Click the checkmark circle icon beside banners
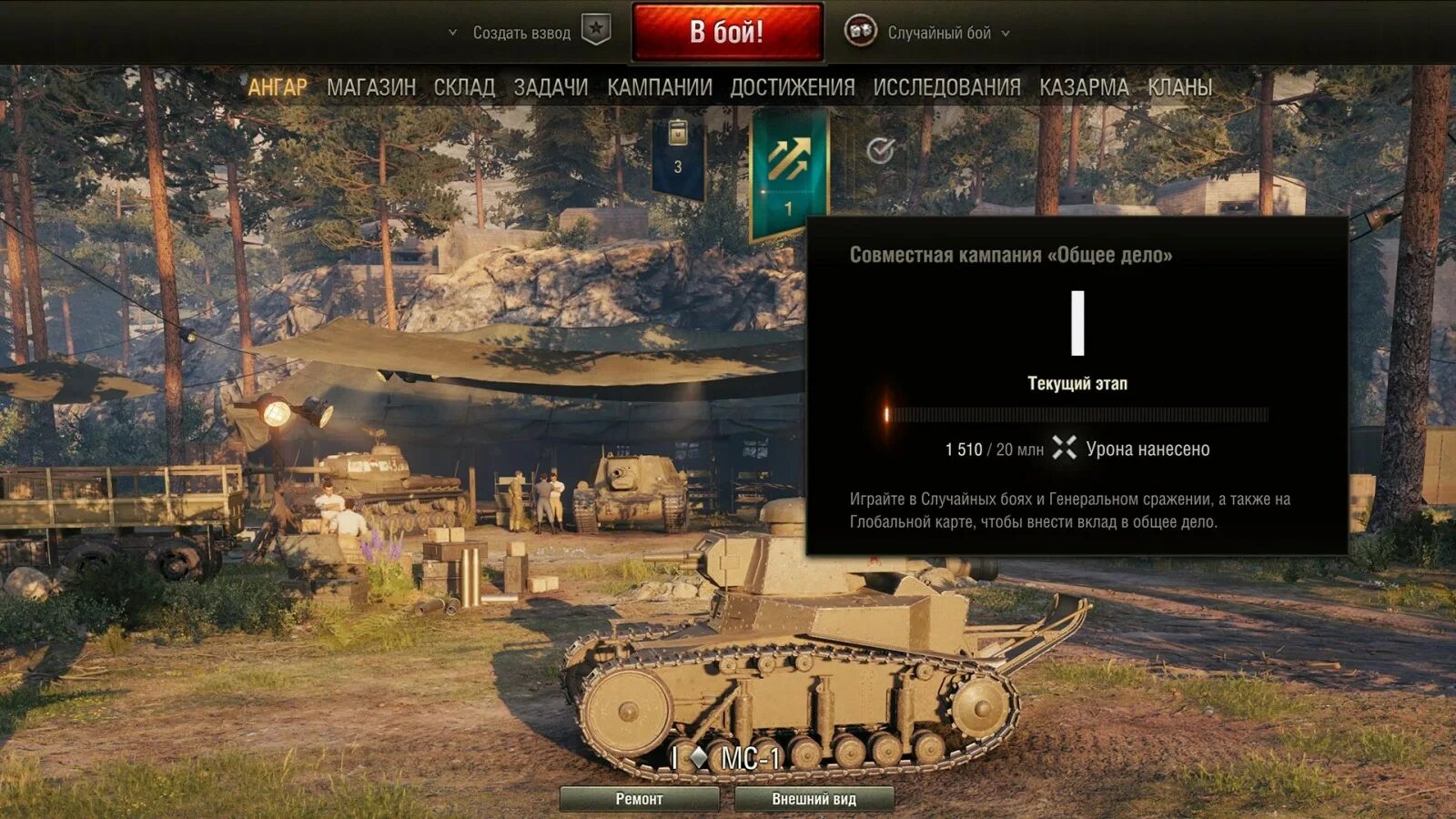This screenshot has width=1456, height=819. pyautogui.click(x=880, y=150)
